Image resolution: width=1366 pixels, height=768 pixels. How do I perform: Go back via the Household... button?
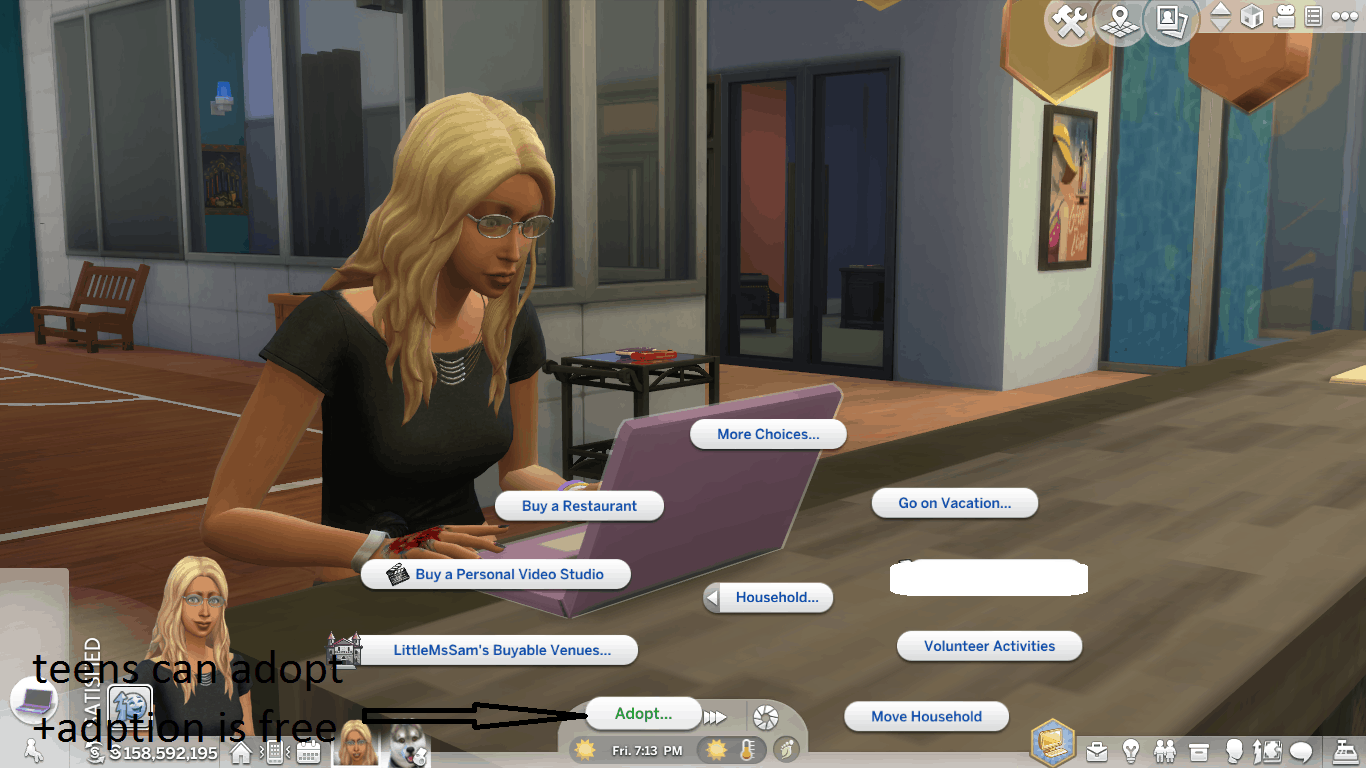[x=769, y=598]
